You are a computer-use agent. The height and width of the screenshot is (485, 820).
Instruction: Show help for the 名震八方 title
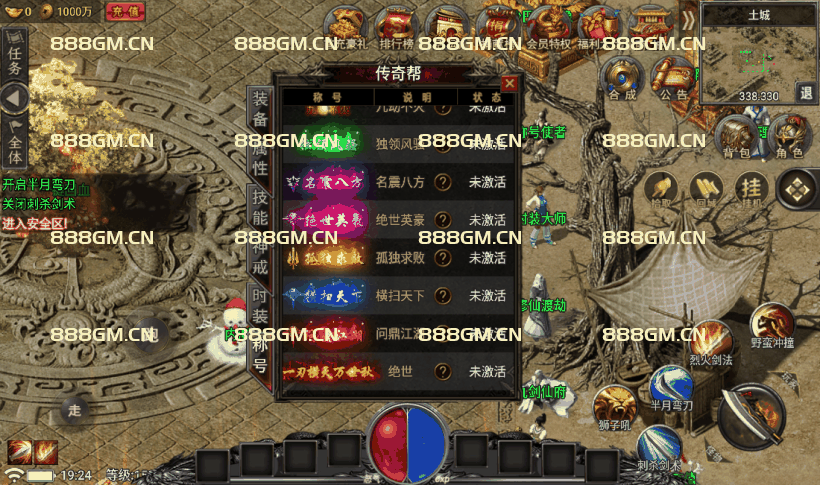coord(442,182)
